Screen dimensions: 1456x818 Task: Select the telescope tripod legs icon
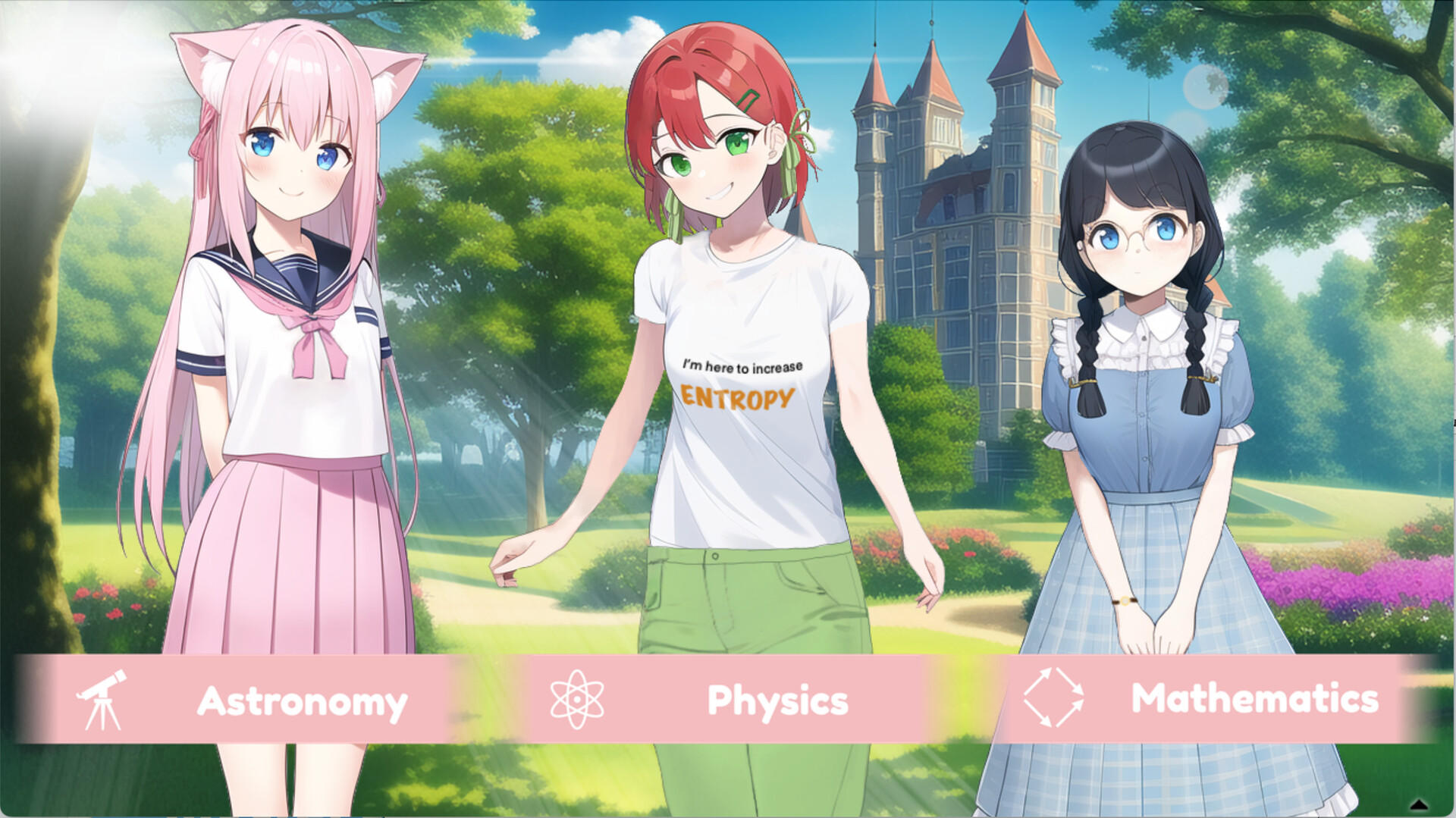pos(102,716)
